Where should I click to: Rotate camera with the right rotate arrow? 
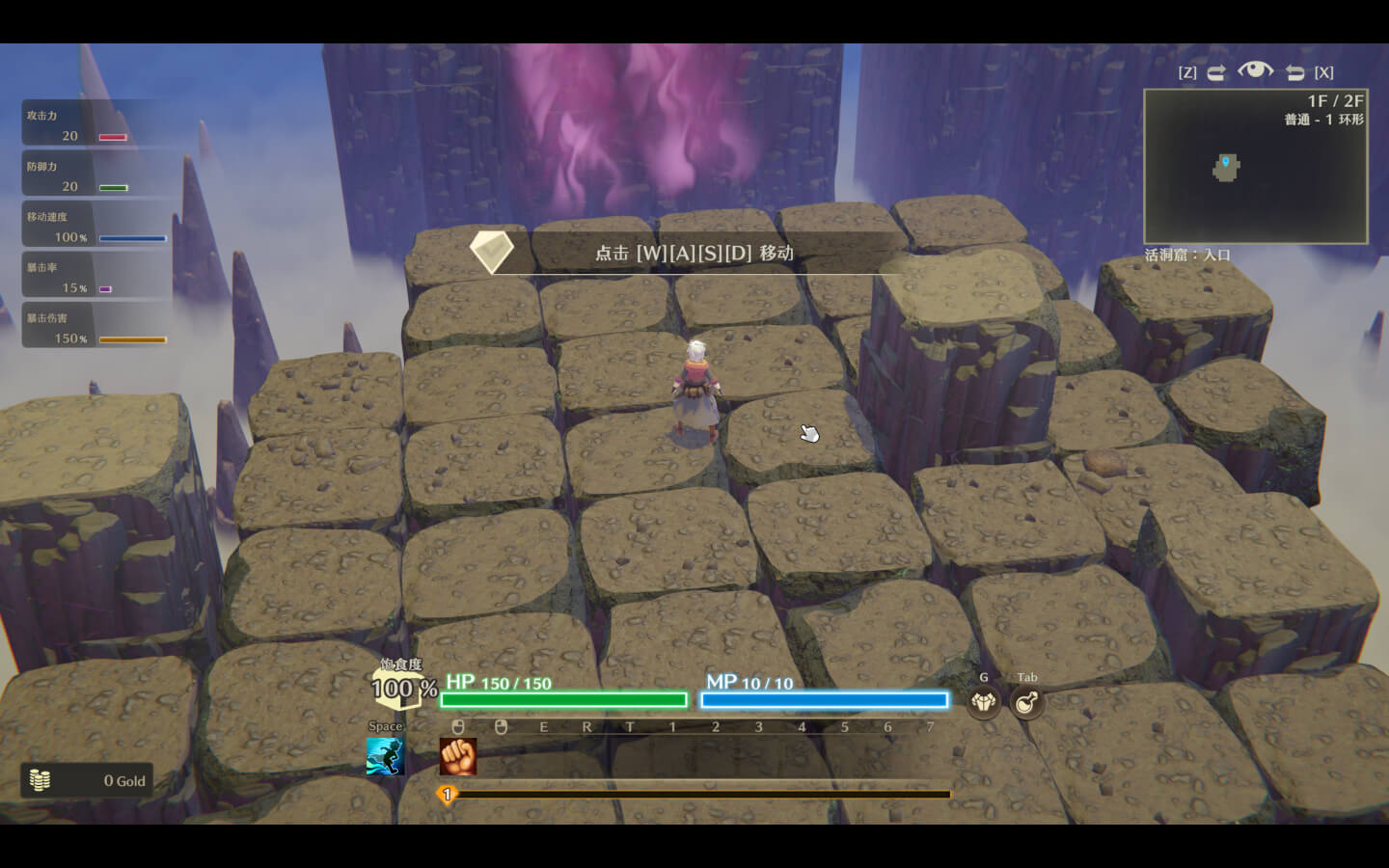(1295, 72)
